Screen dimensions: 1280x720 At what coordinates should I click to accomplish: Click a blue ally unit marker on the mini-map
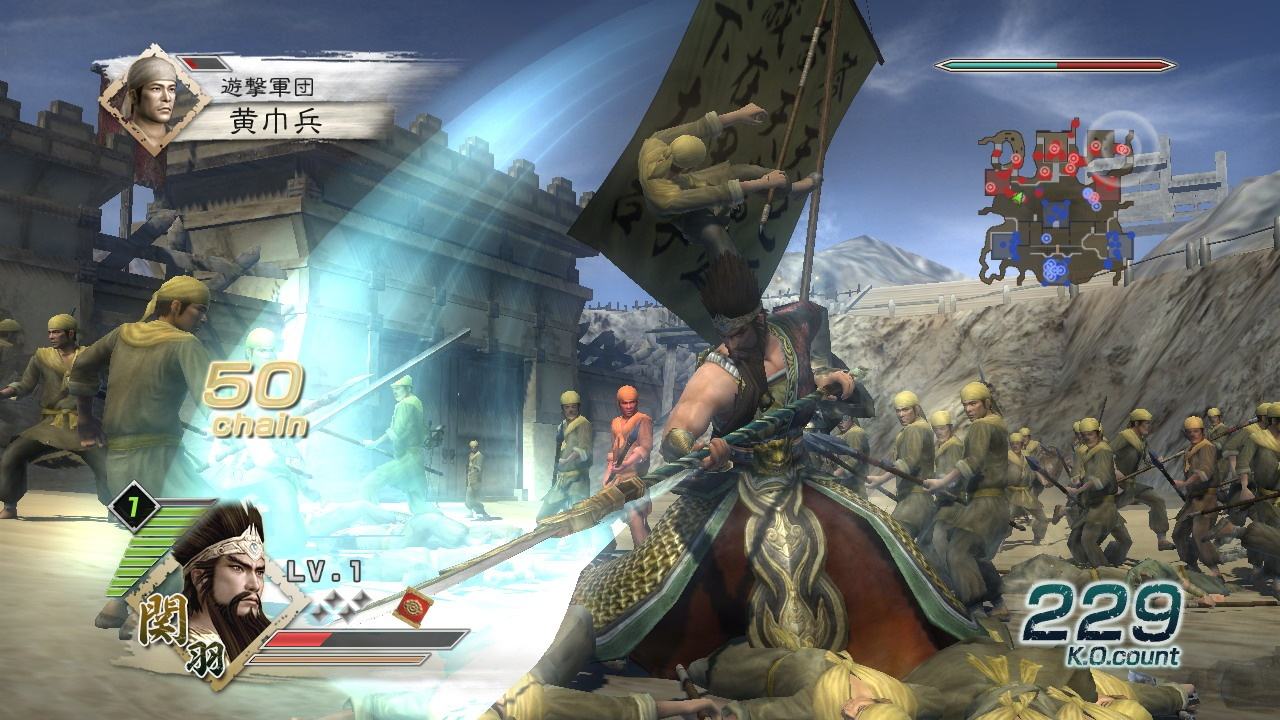pyautogui.click(x=1047, y=237)
